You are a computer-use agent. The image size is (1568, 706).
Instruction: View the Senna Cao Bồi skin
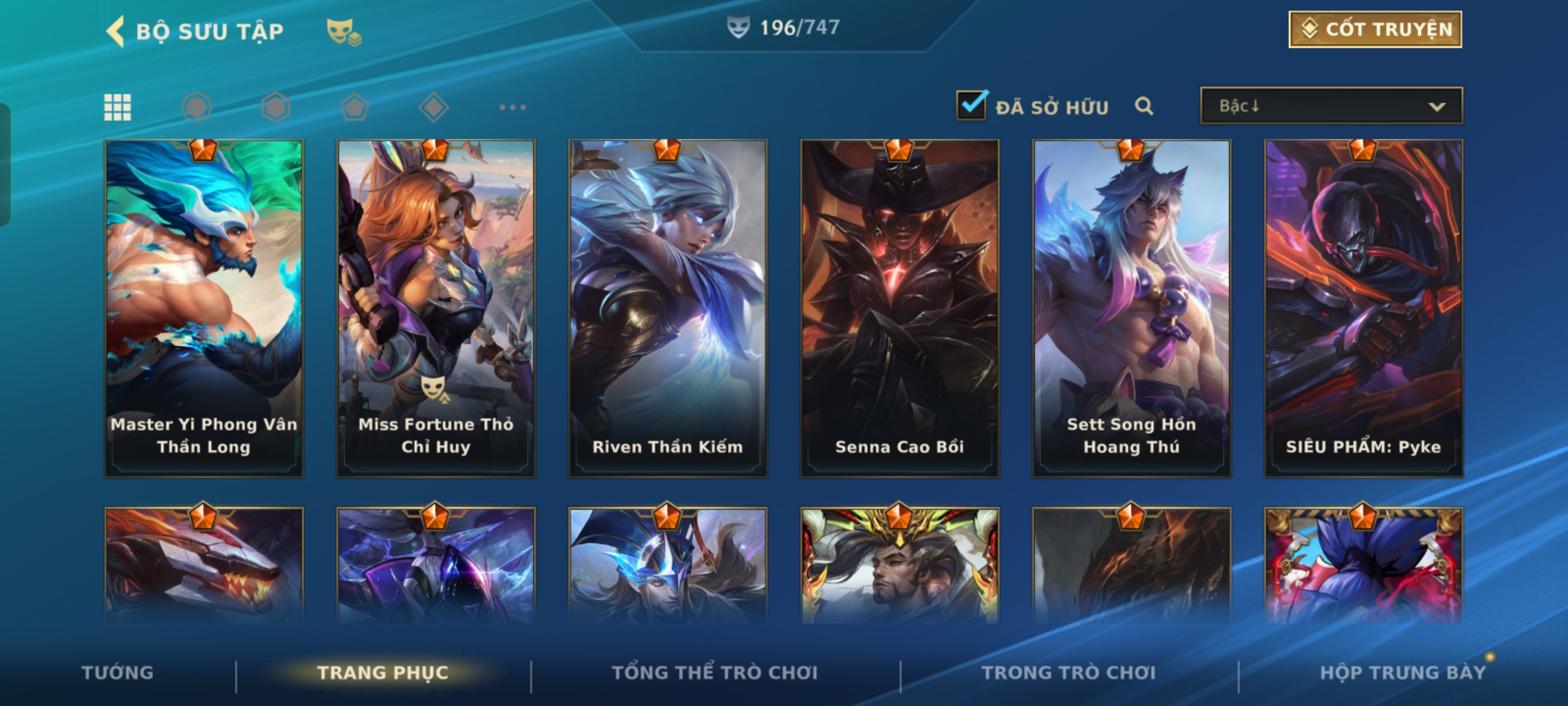900,307
